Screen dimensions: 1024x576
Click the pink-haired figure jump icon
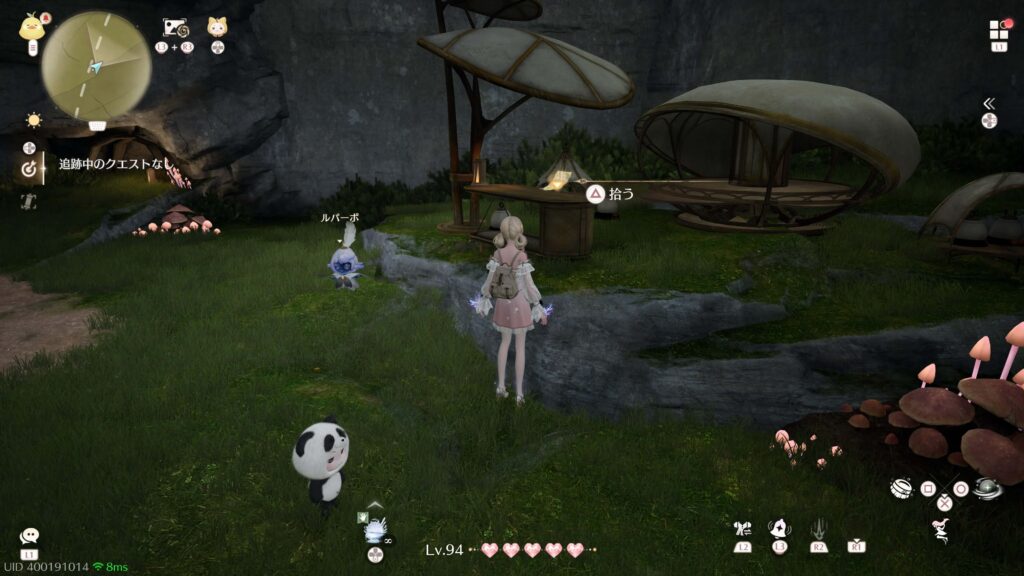pyautogui.click(x=941, y=529)
